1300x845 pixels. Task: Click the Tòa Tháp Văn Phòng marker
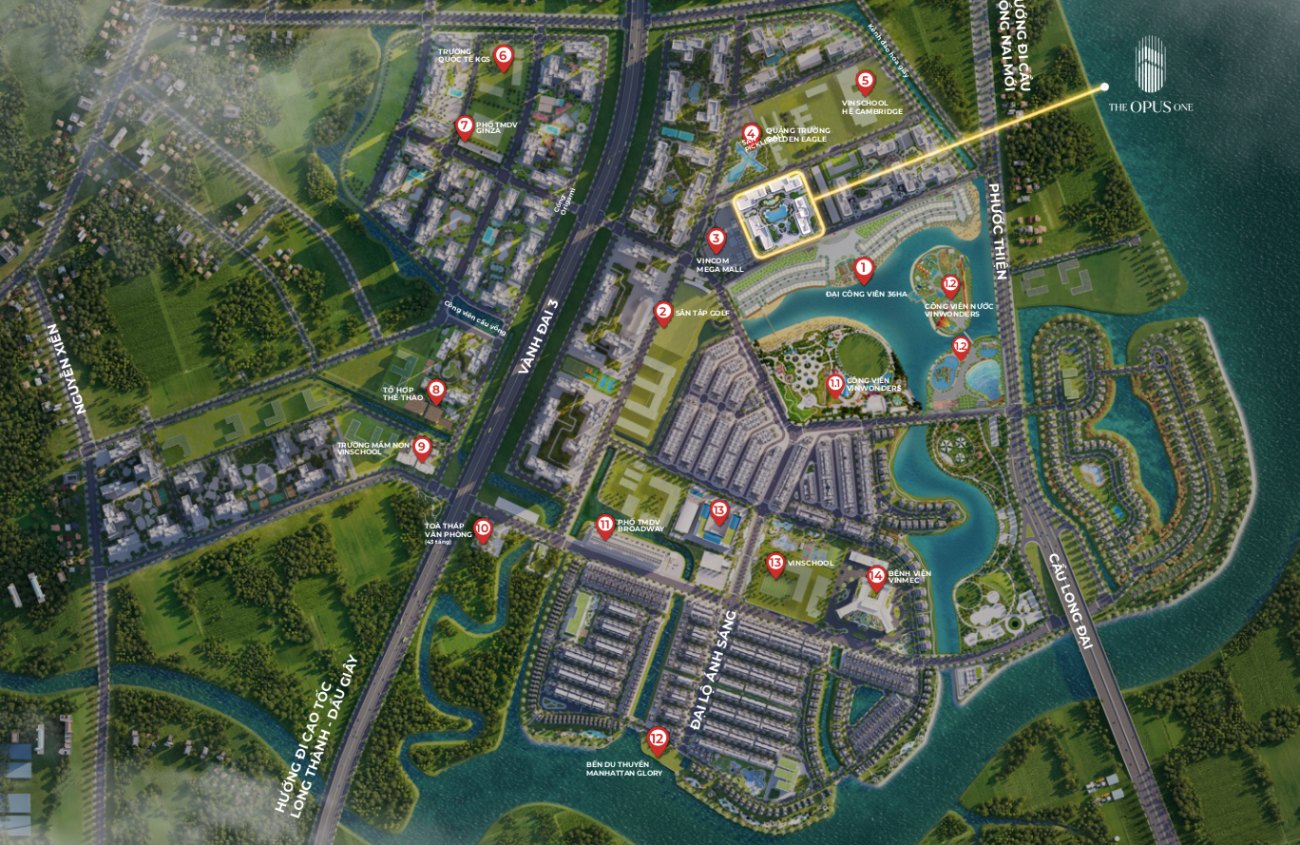pos(482,529)
